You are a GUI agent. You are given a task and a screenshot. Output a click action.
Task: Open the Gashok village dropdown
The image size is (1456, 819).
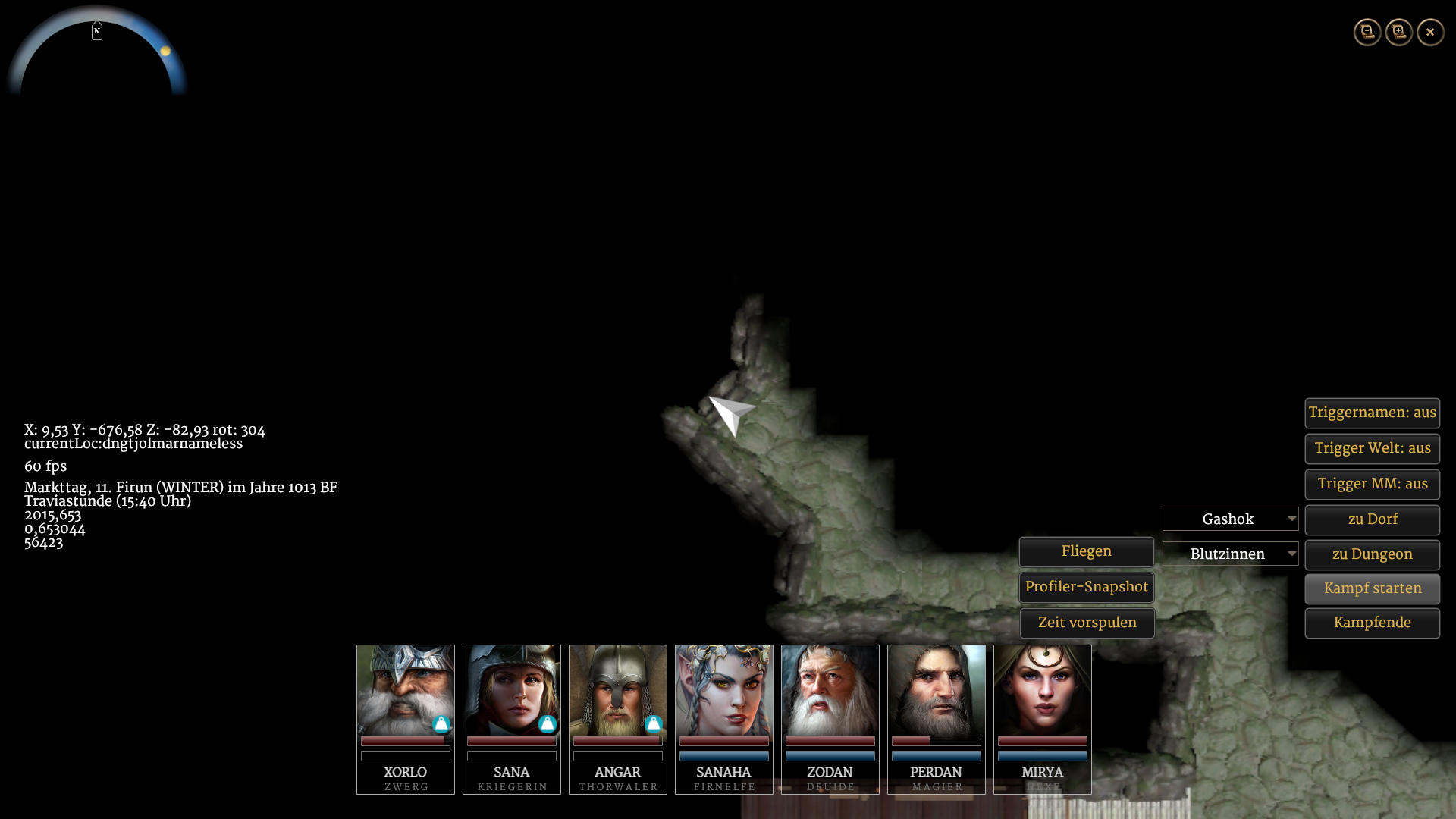pyautogui.click(x=1230, y=519)
